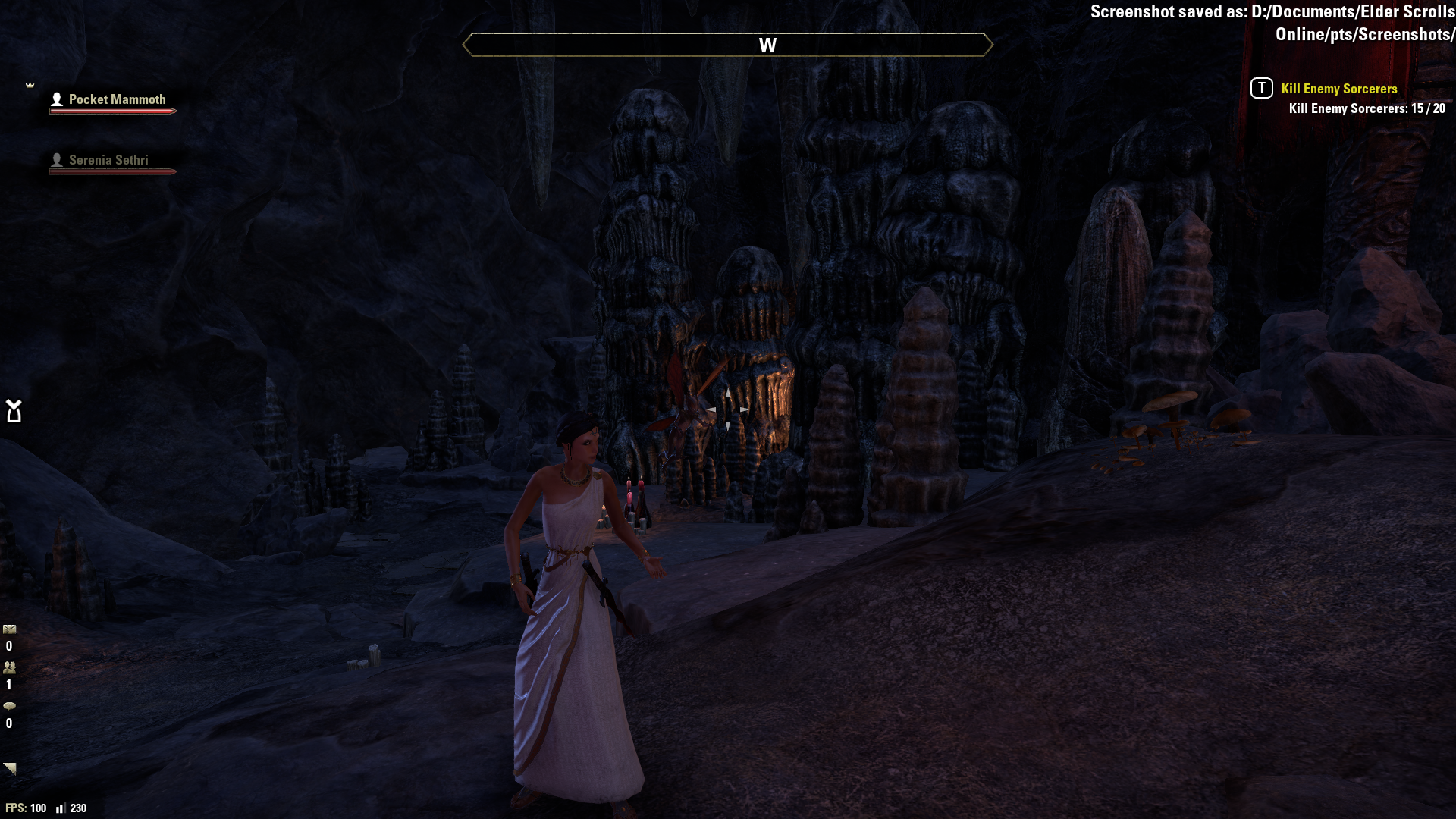
Task: Open mail via the envelope icon
Action: point(10,629)
